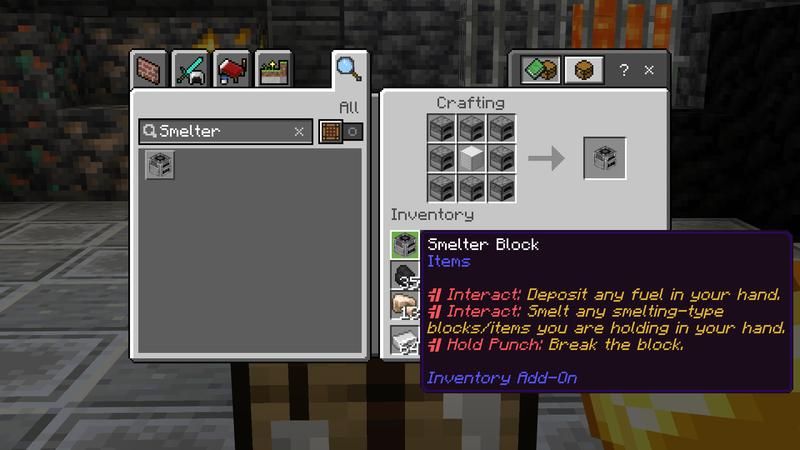Select the magnifying glass search tab
The width and height of the screenshot is (800, 450).
348,68
